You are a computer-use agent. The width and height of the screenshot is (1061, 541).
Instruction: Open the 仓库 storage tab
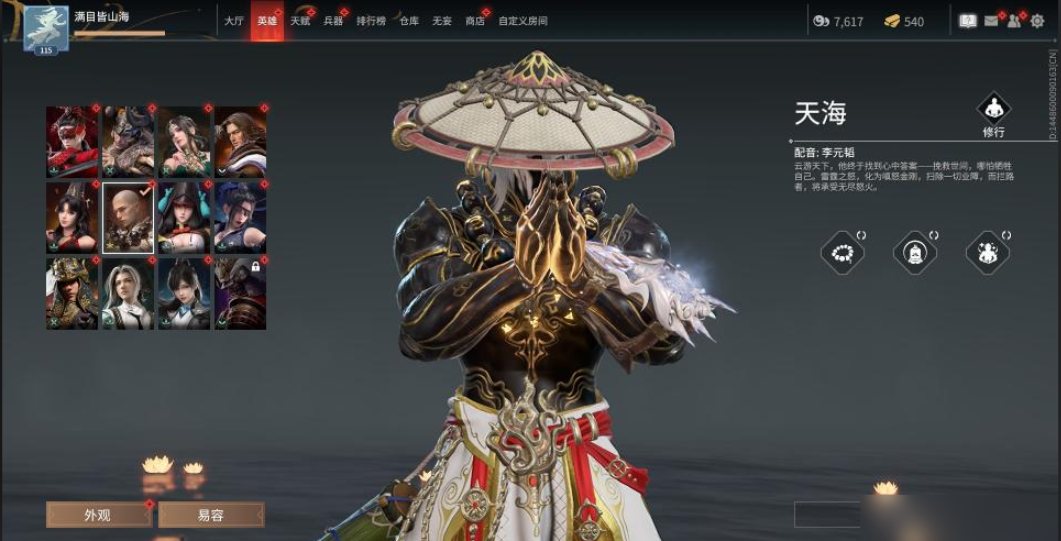click(409, 21)
